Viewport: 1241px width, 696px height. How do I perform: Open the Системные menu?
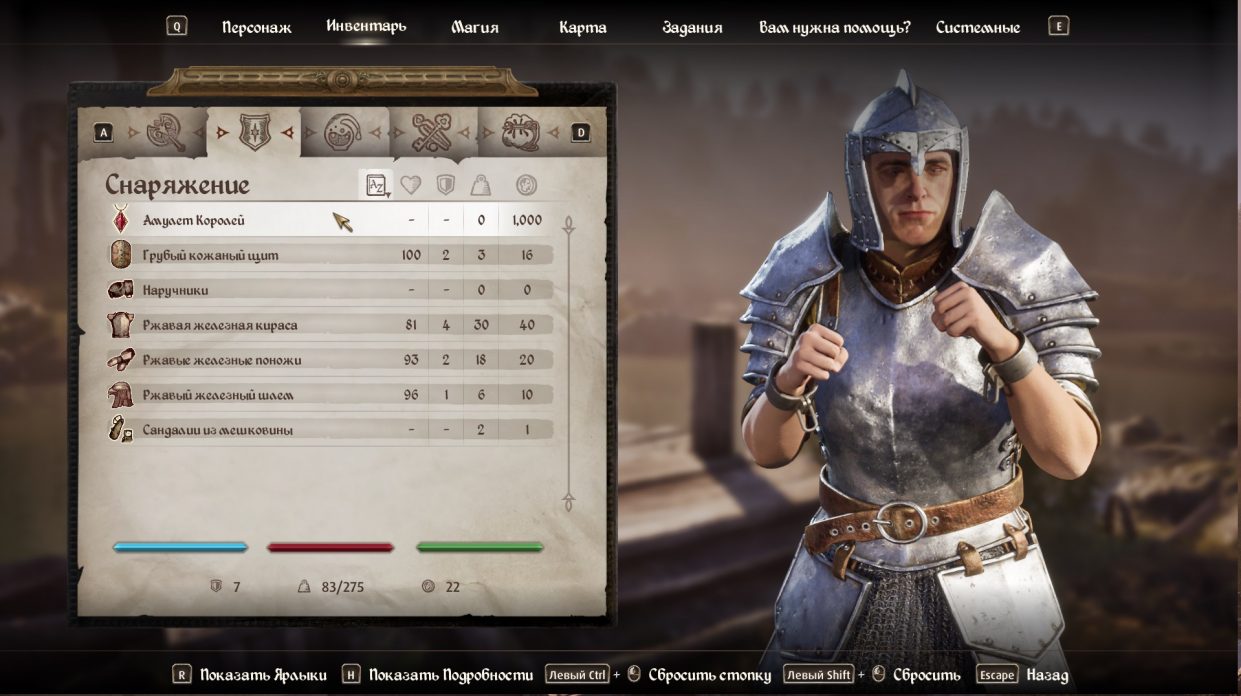[977, 27]
